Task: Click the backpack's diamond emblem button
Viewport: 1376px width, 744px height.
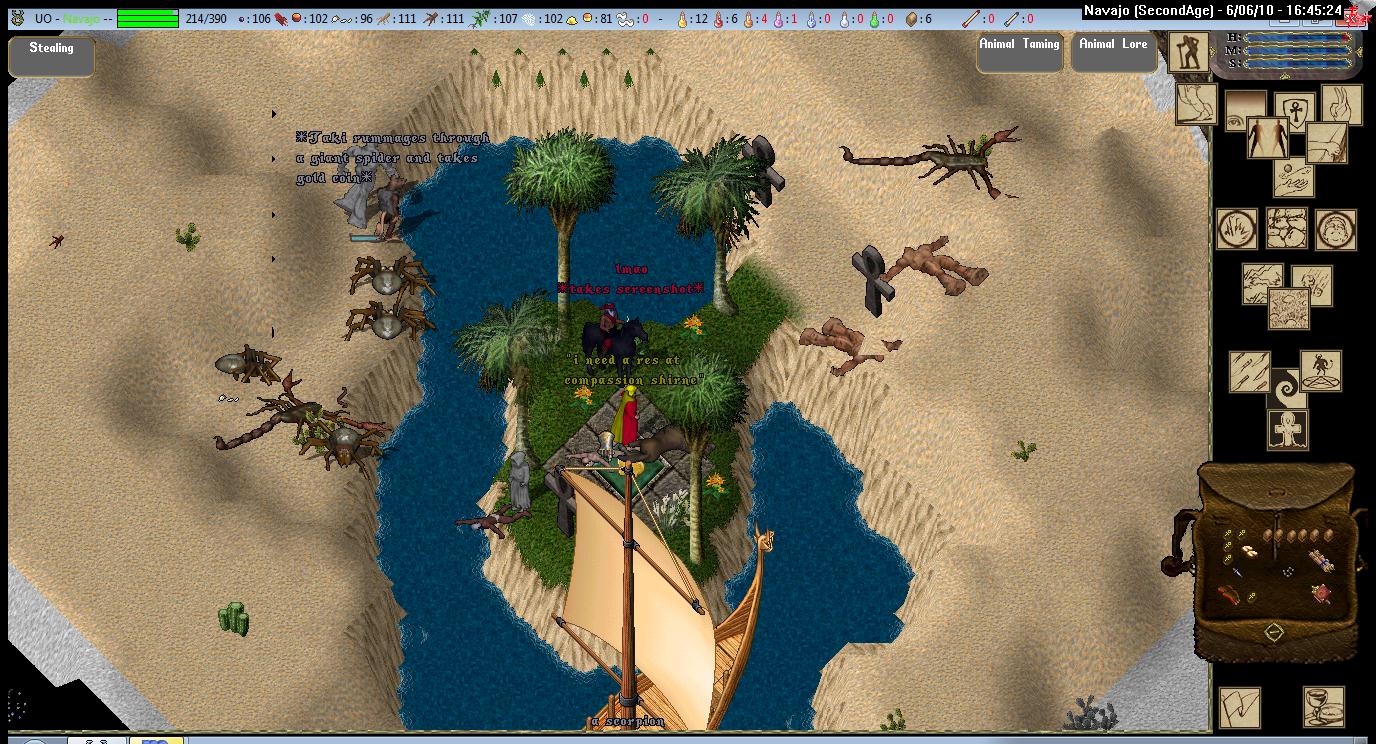Action: pyautogui.click(x=1273, y=632)
